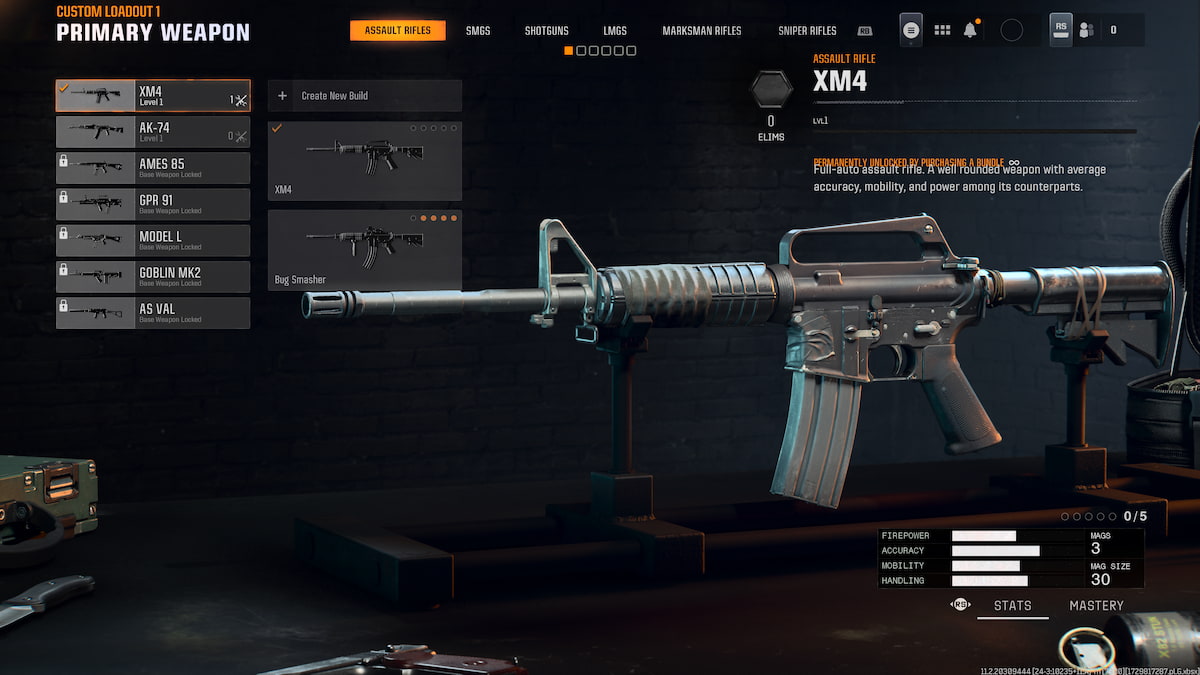The image size is (1200, 675).
Task: Select the Shotguns category tab
Action: click(x=546, y=30)
